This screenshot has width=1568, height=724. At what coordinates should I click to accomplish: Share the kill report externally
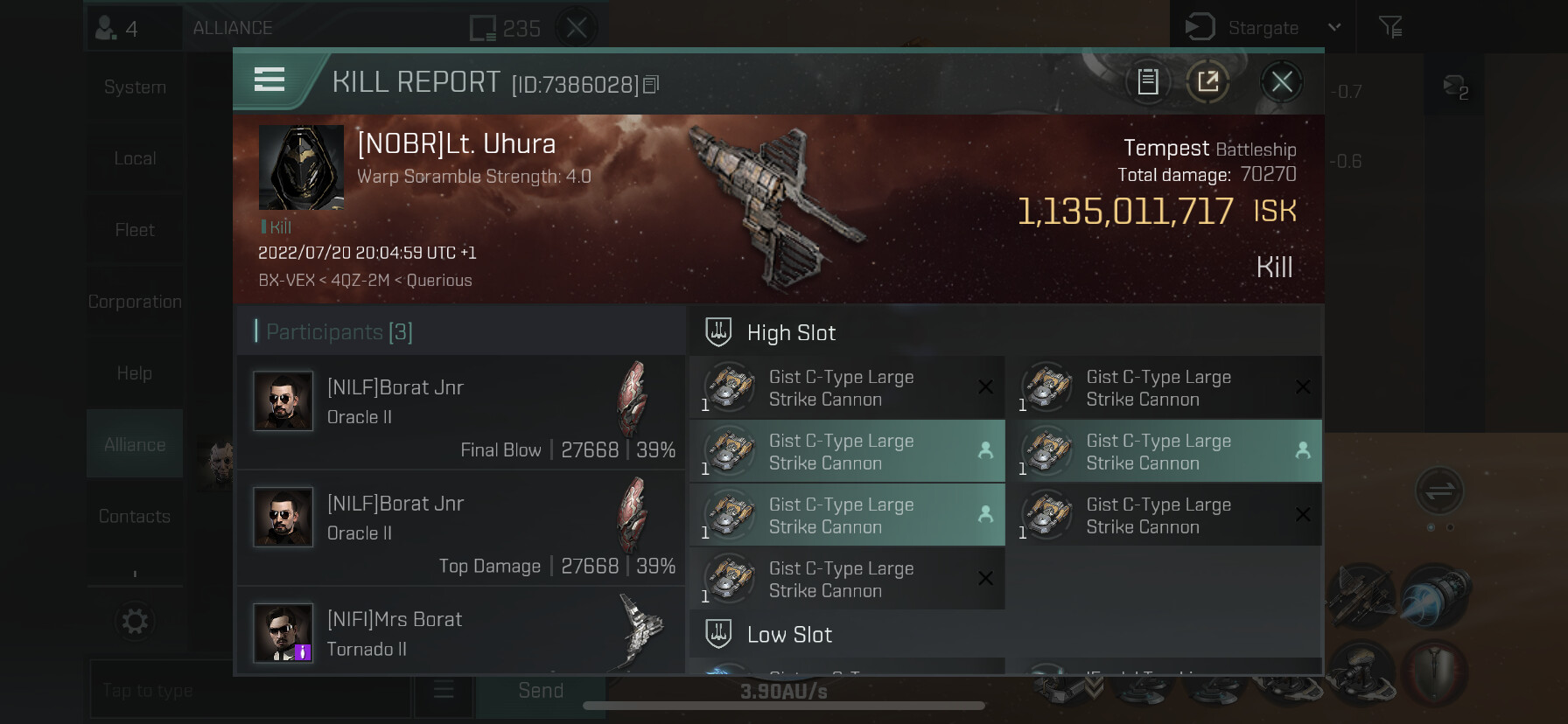pos(1208,82)
